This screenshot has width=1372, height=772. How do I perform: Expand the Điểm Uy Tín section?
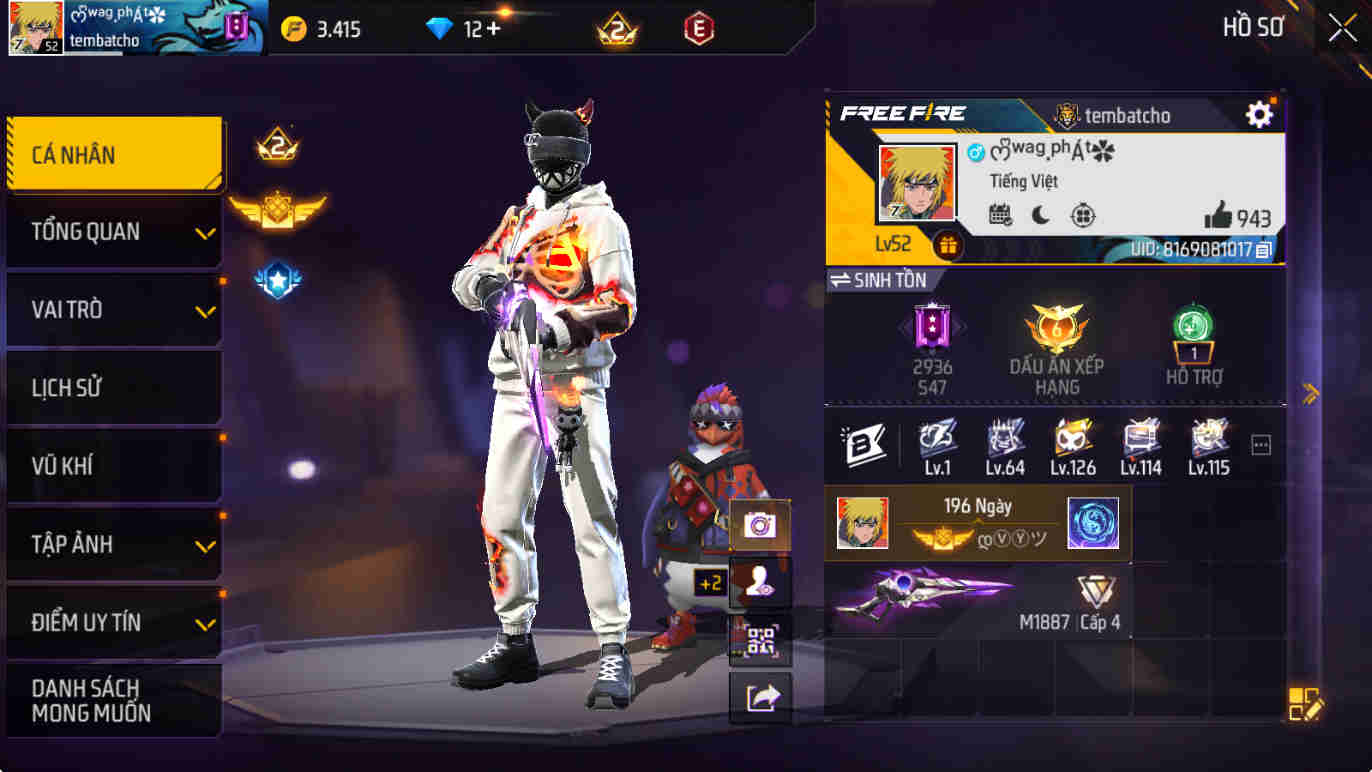[113, 622]
